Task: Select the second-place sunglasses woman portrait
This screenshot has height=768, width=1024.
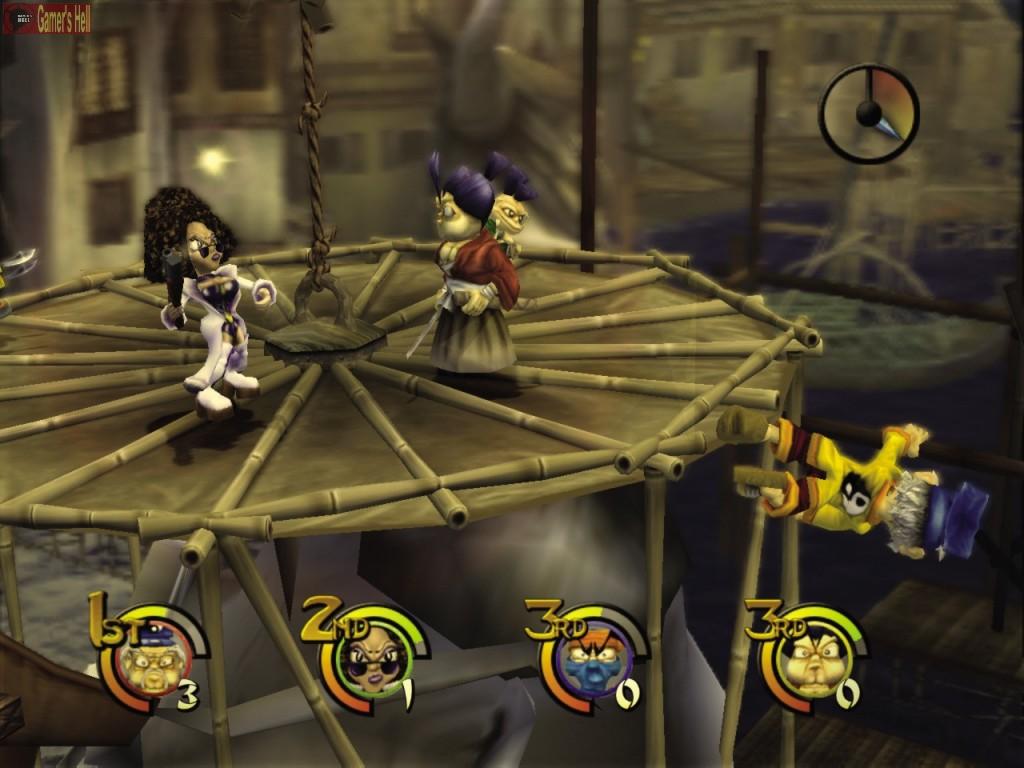Action: 372,660
